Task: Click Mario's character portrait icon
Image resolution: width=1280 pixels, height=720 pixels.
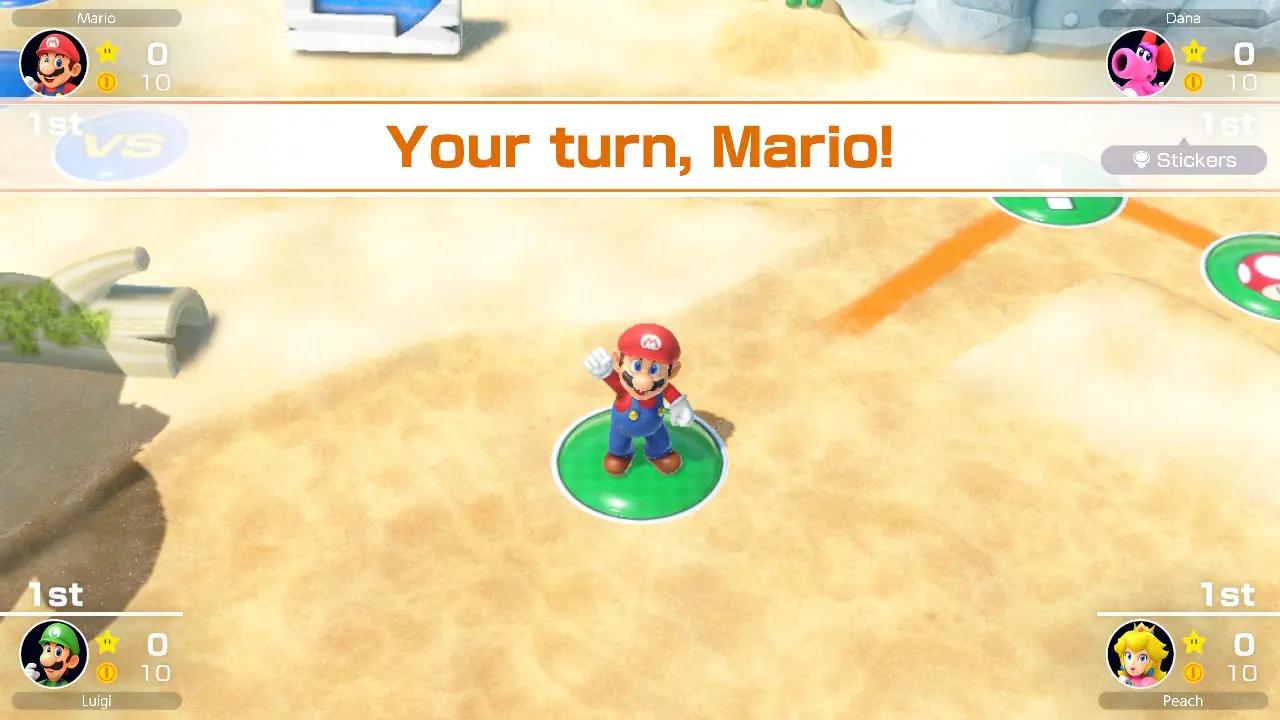Action: click(52, 63)
